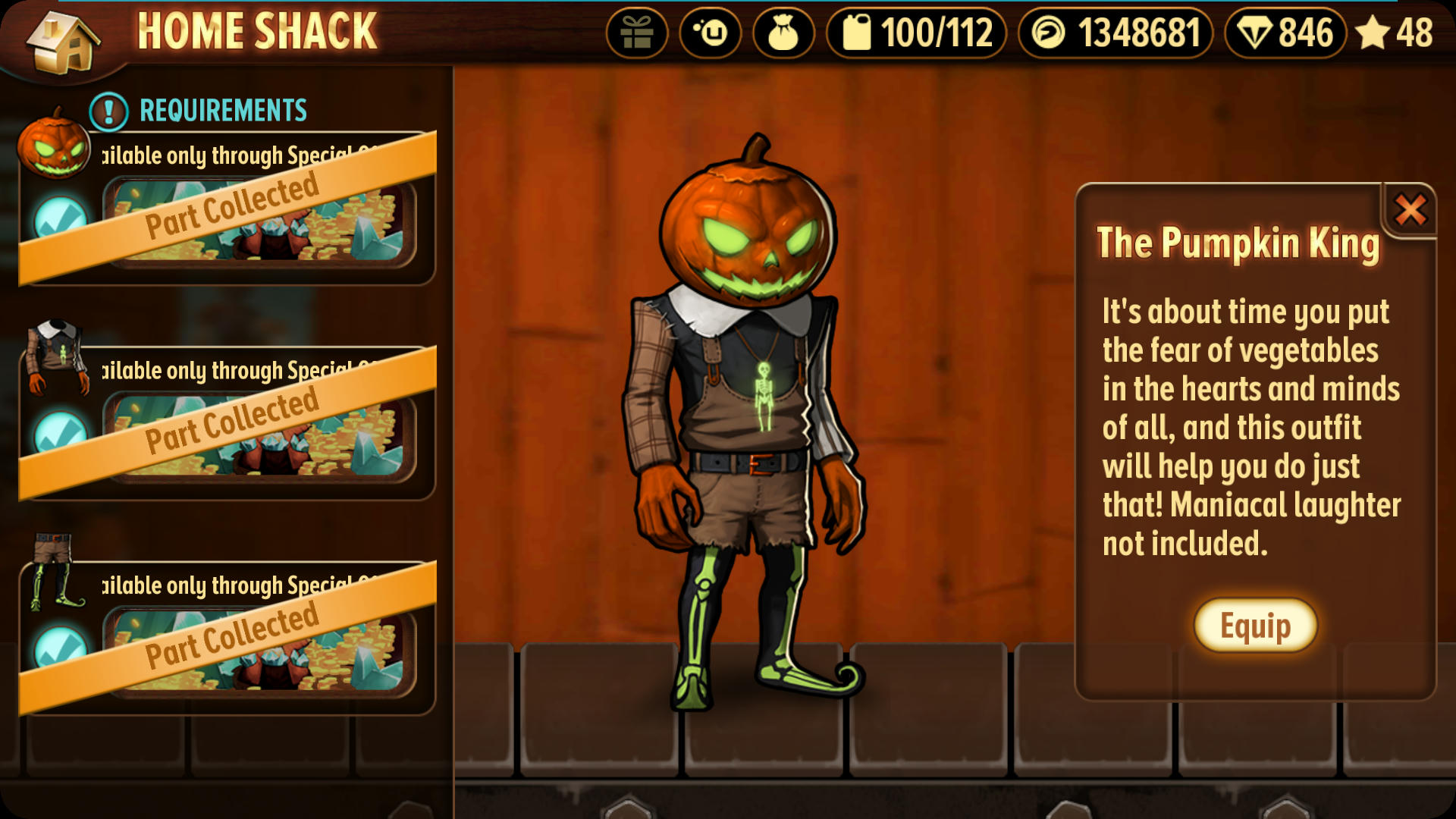Image resolution: width=1456 pixels, height=819 pixels.
Task: Select the torso outfit part card
Action: coord(227,423)
